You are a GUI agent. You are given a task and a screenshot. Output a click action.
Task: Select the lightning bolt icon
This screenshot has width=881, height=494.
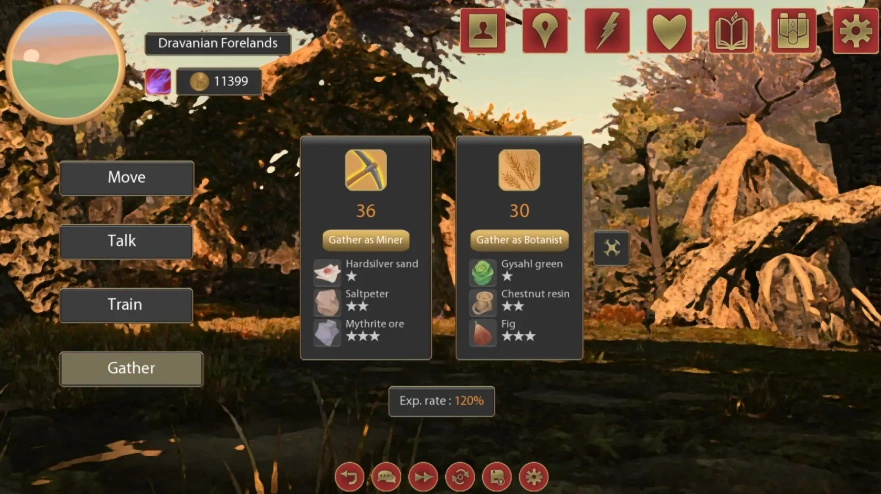click(x=607, y=31)
